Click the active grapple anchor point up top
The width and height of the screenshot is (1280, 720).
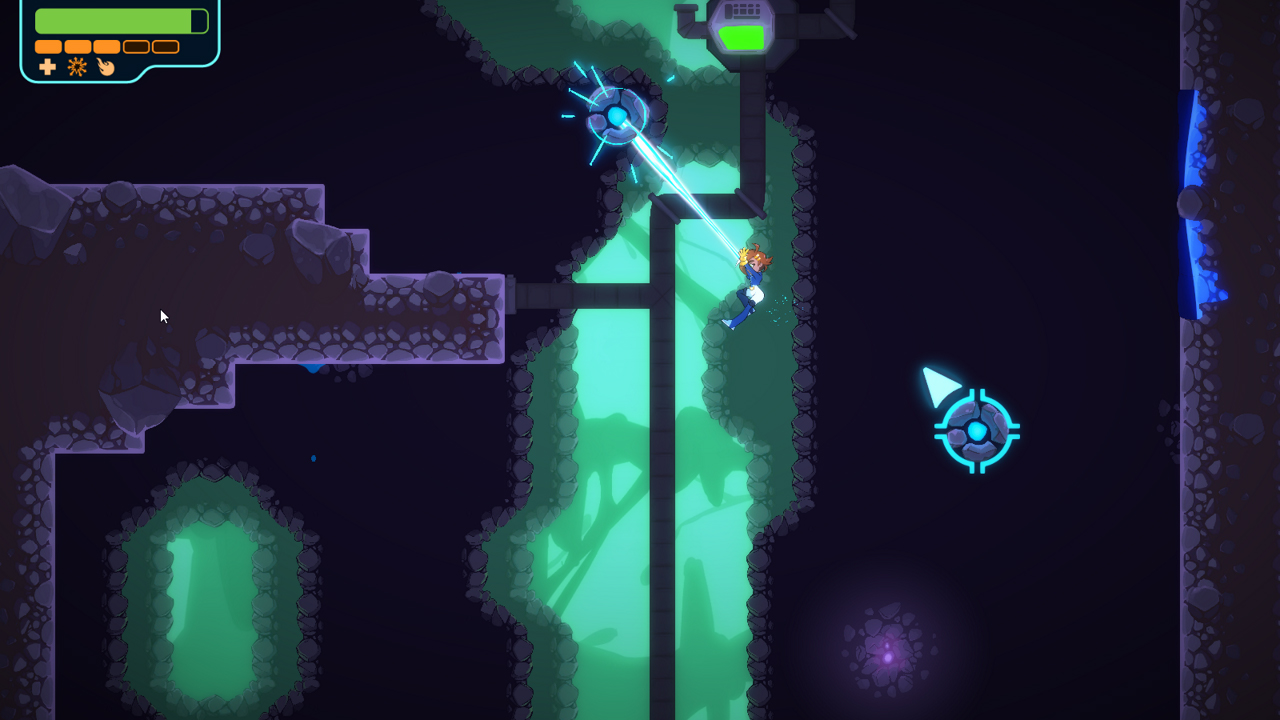(x=618, y=114)
